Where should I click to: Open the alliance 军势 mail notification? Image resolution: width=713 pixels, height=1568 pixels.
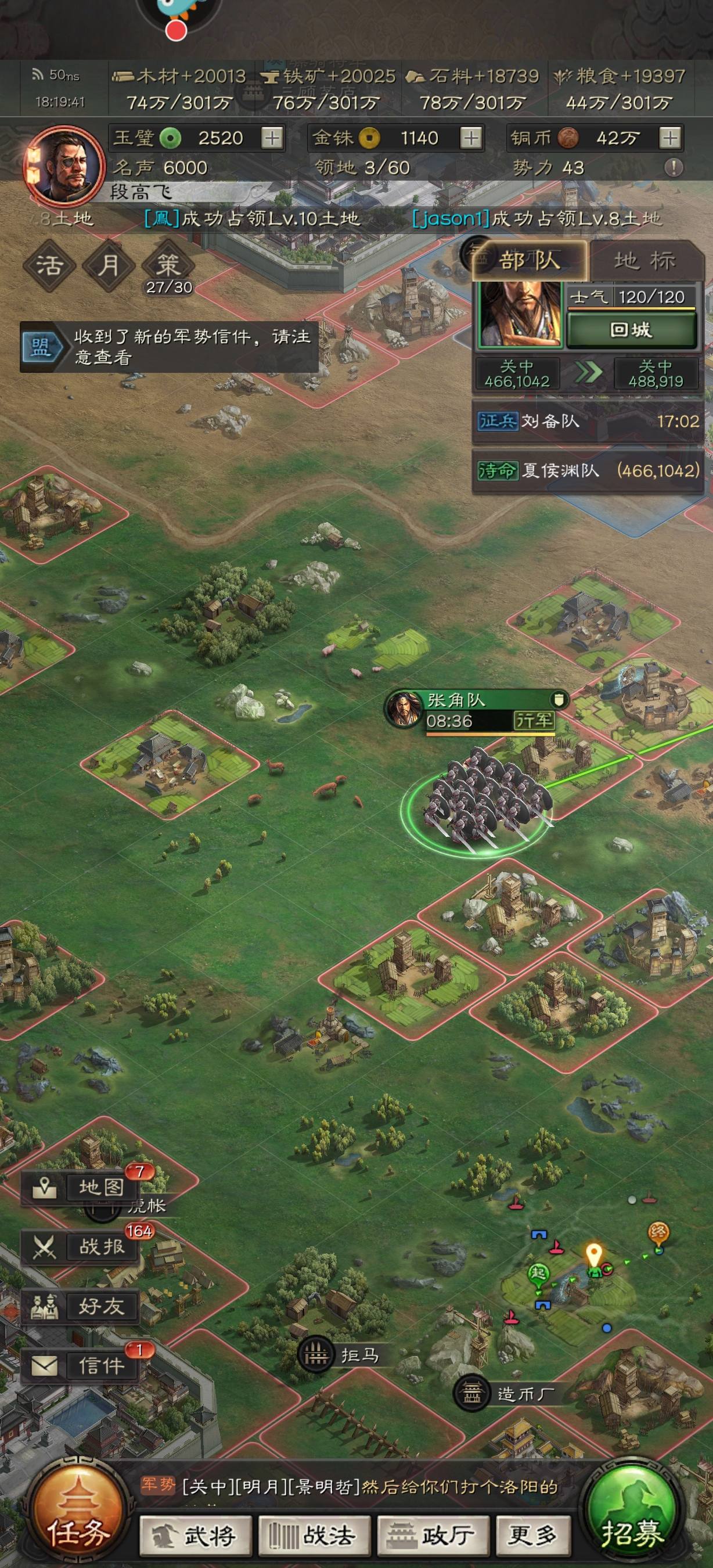169,347
